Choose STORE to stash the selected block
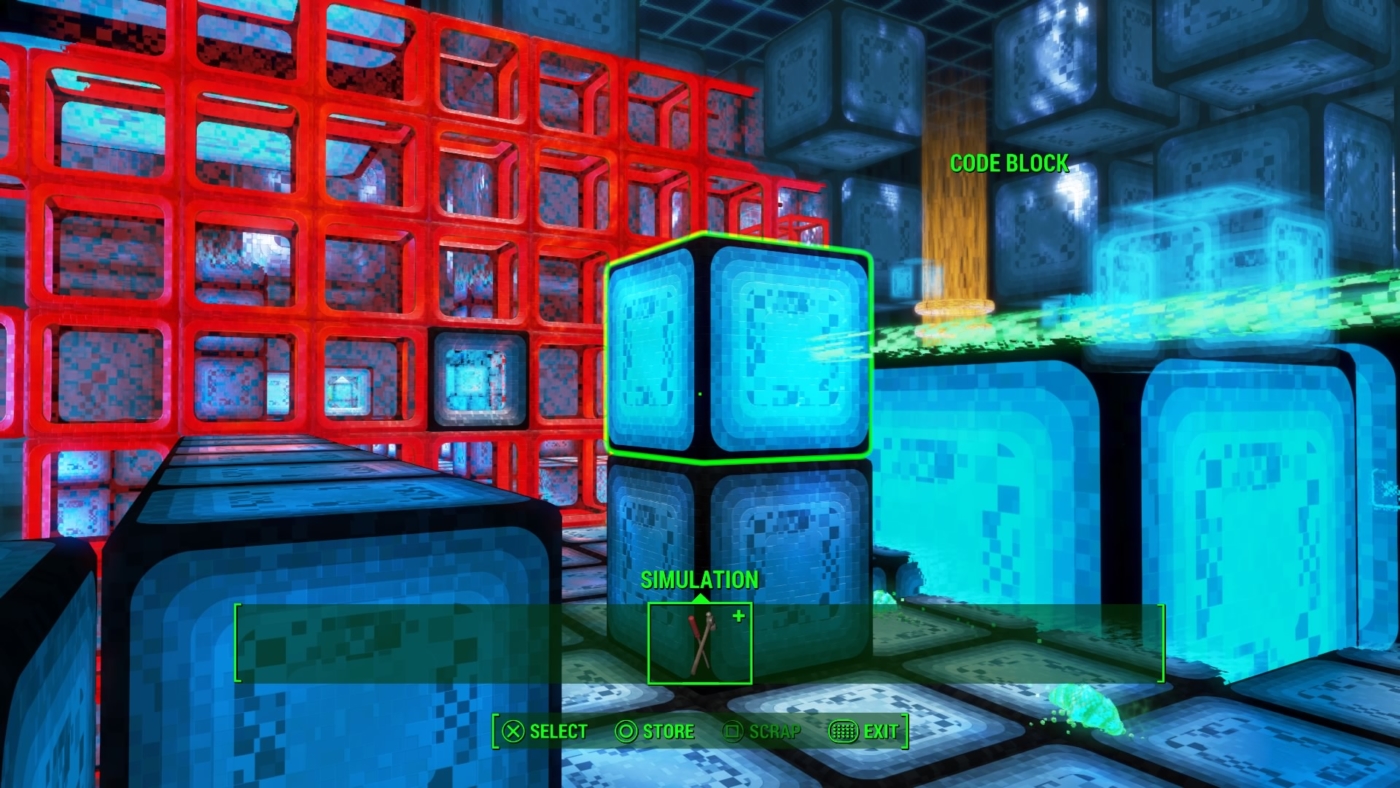This screenshot has height=788, width=1400. [669, 731]
